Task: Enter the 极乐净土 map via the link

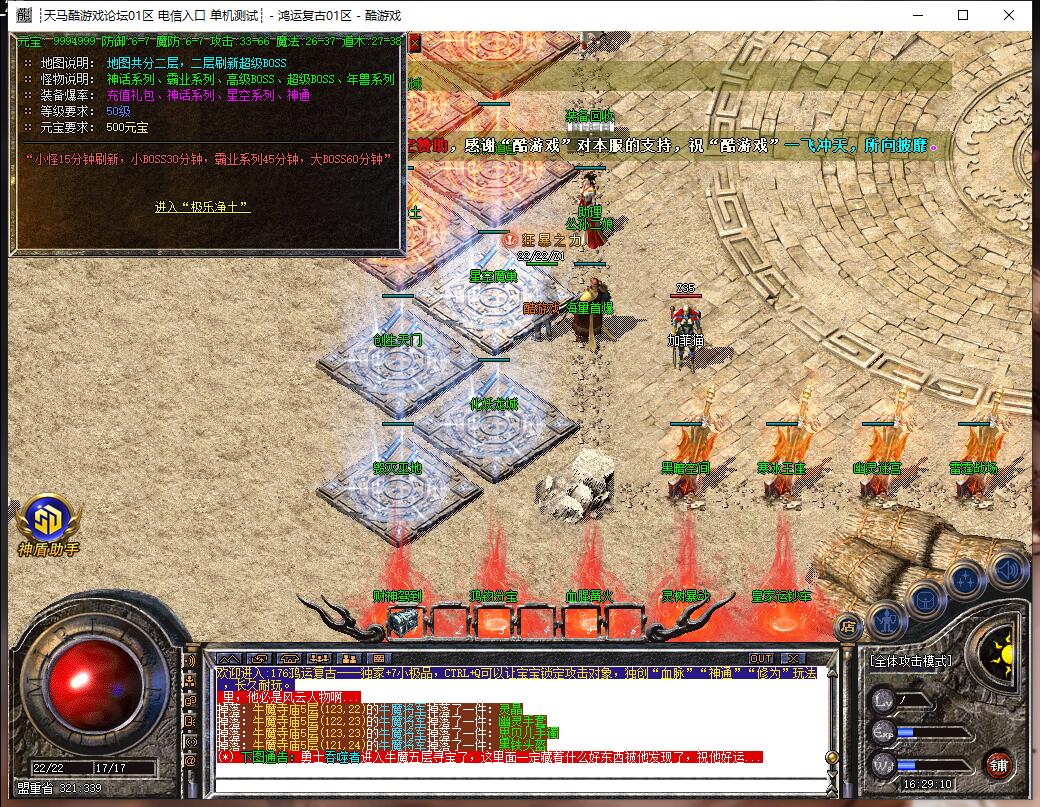Action: [x=202, y=207]
